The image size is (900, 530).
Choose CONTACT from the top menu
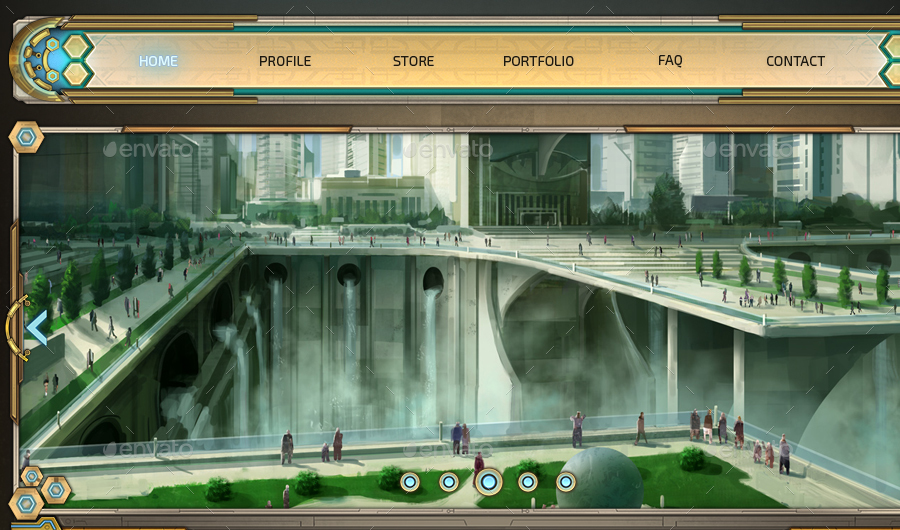pyautogui.click(x=795, y=61)
